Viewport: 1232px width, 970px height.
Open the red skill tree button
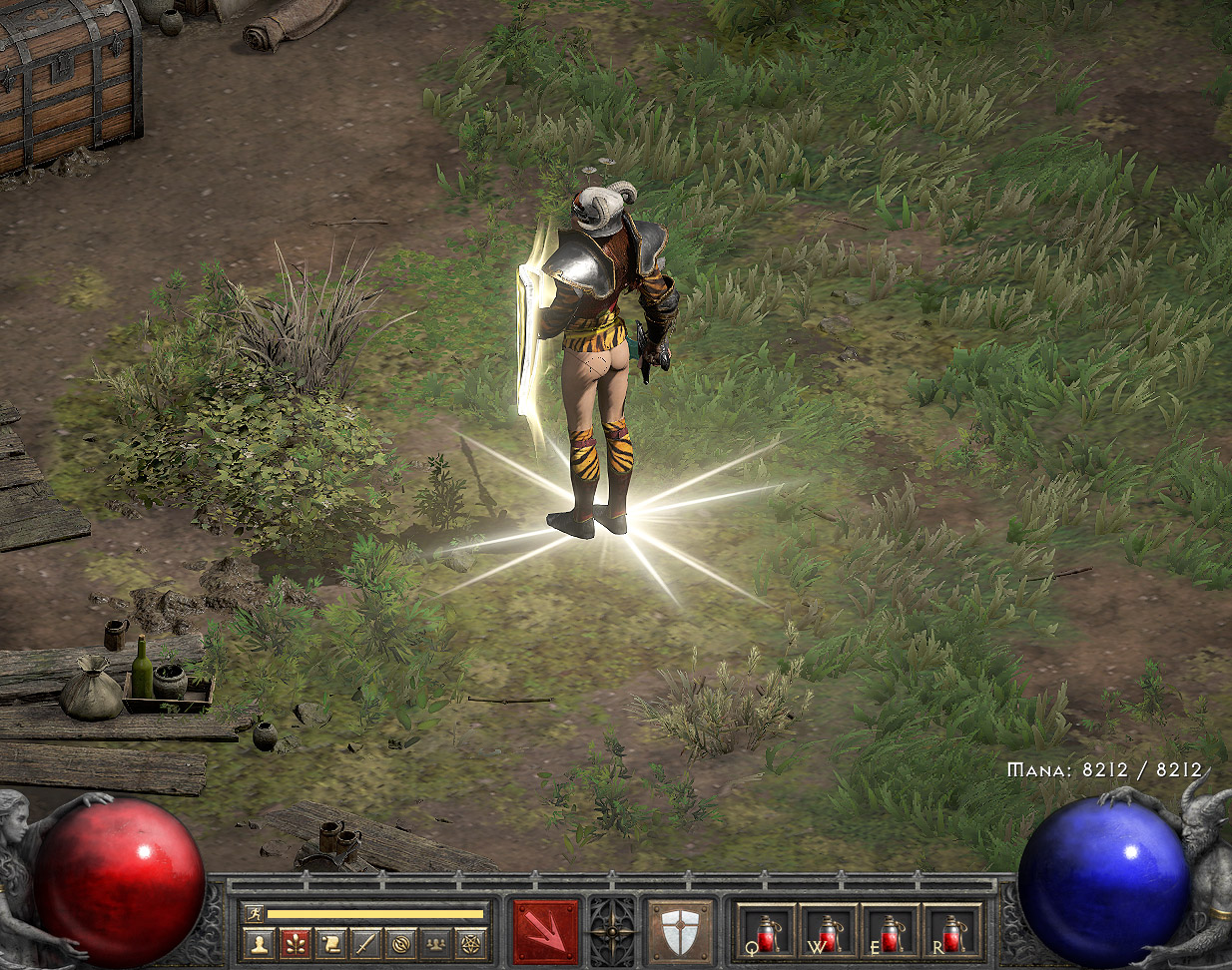294,943
